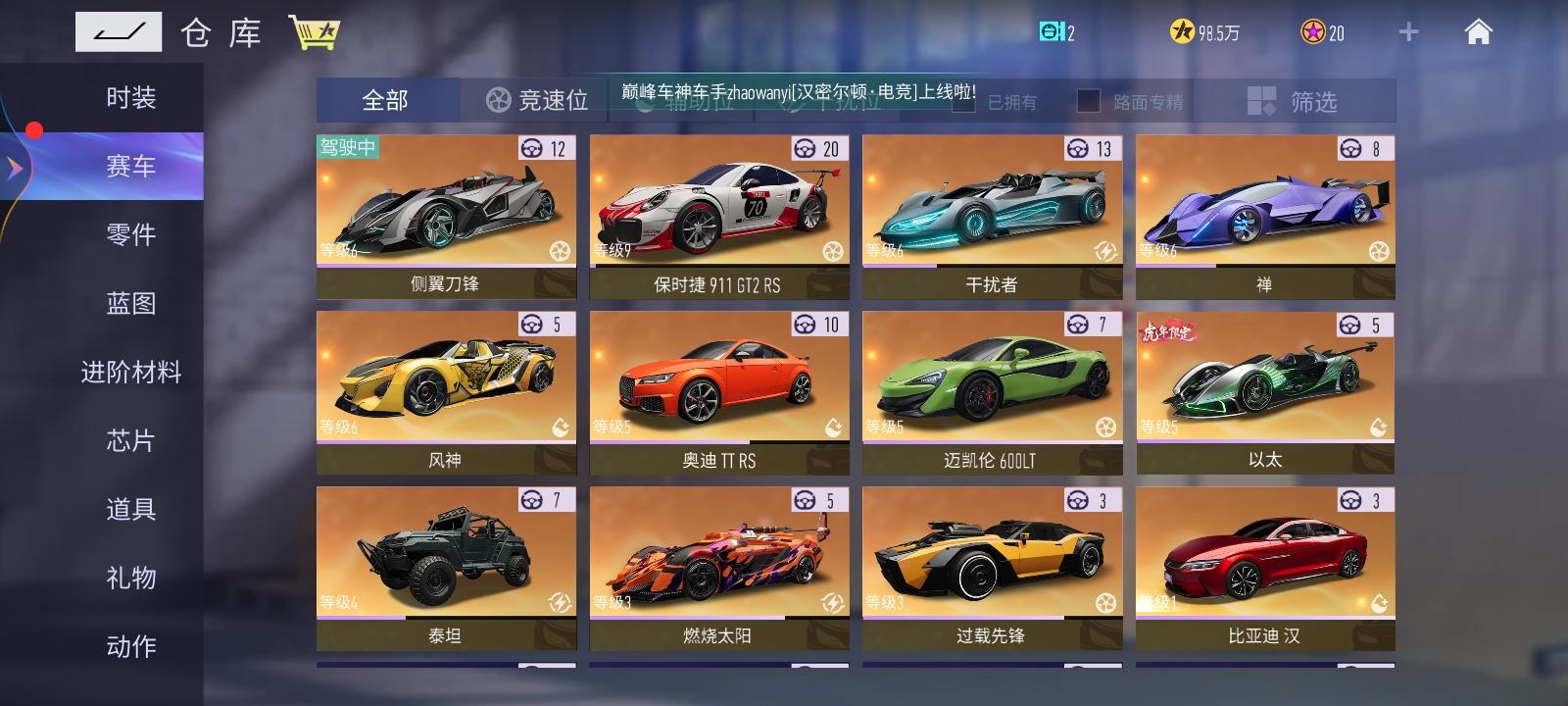This screenshot has width=1568, height=706.
Task: Click the star currency icon showing 98.5万
Action: 1184,30
